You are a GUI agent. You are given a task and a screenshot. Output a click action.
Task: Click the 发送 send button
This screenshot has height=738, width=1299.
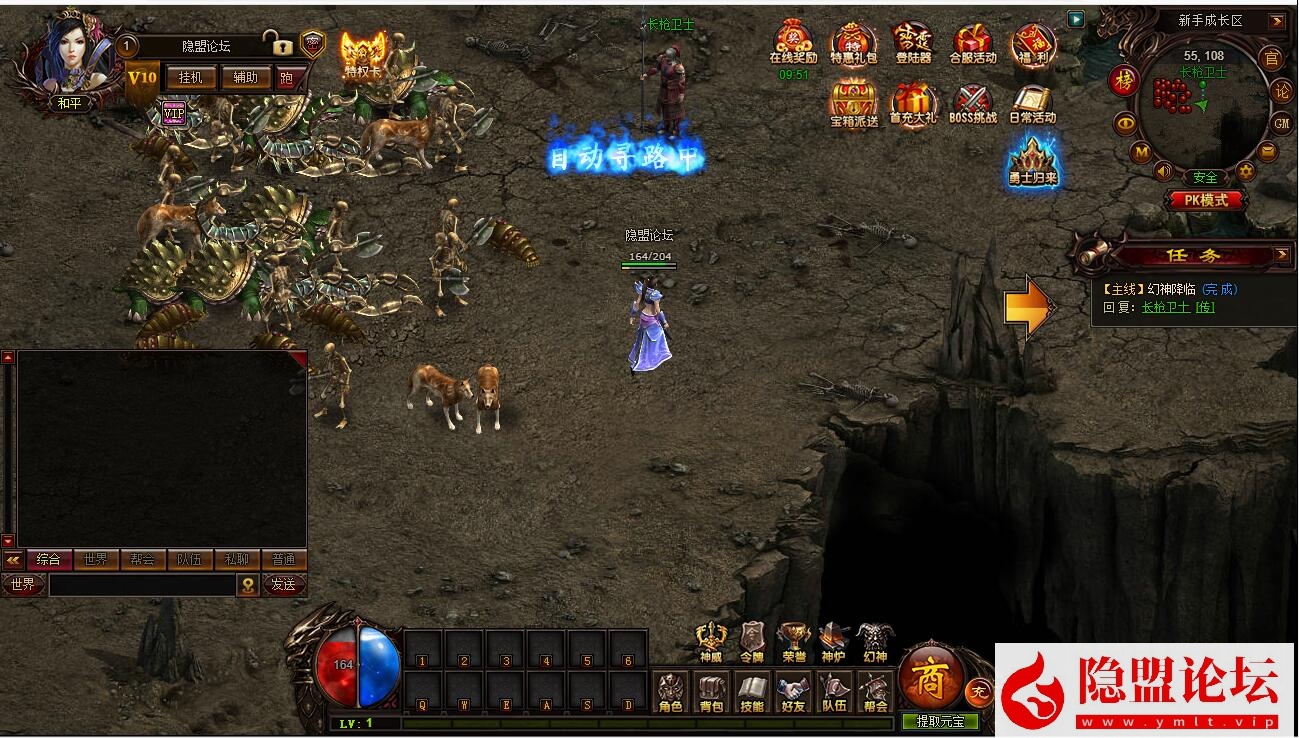click(x=283, y=585)
